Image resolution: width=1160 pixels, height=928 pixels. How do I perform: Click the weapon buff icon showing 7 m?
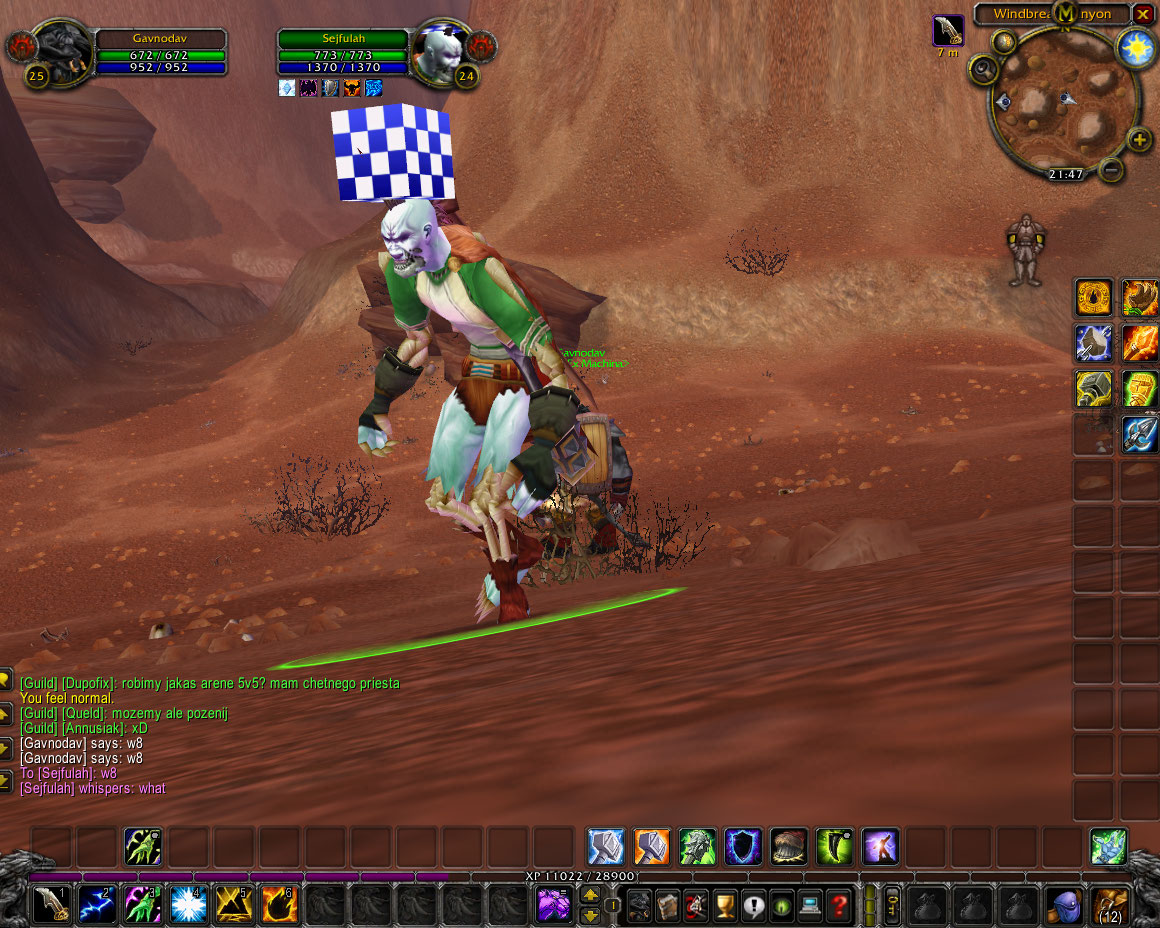(x=948, y=31)
